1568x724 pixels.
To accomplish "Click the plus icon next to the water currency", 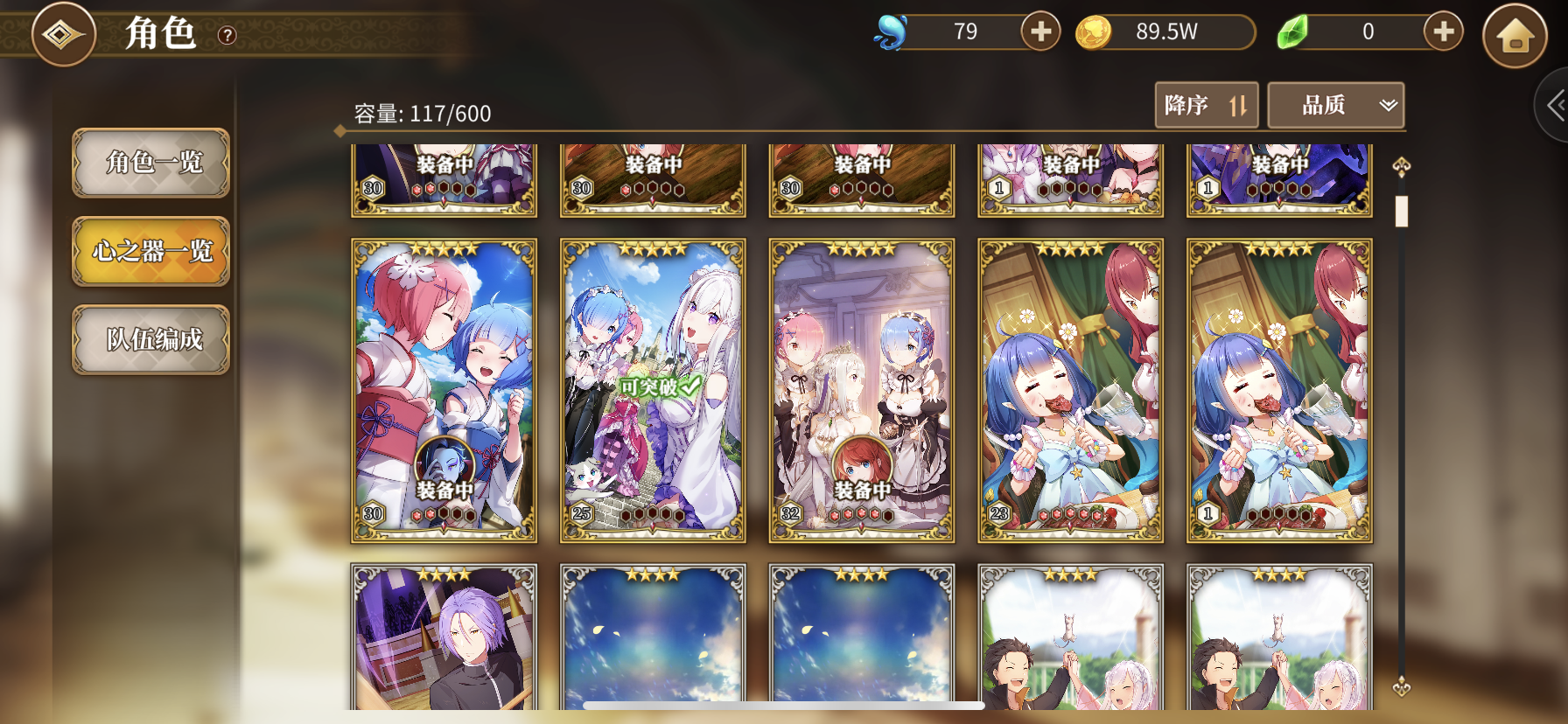I will pos(1039,31).
